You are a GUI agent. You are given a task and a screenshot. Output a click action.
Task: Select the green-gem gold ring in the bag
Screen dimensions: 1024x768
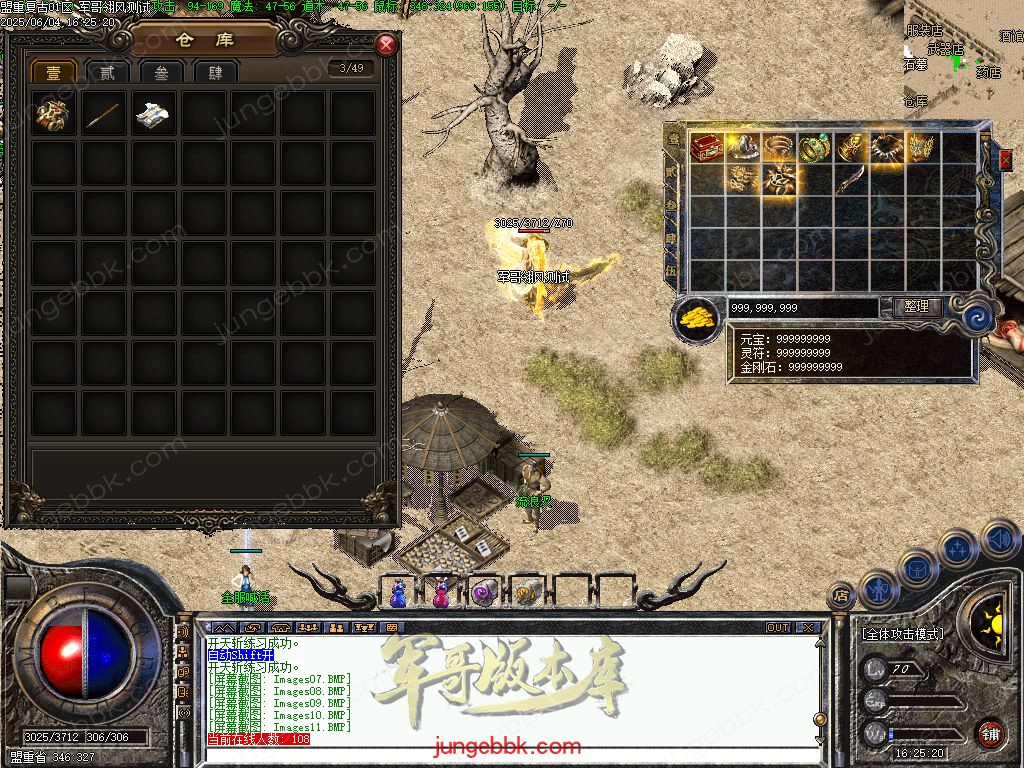click(x=814, y=148)
